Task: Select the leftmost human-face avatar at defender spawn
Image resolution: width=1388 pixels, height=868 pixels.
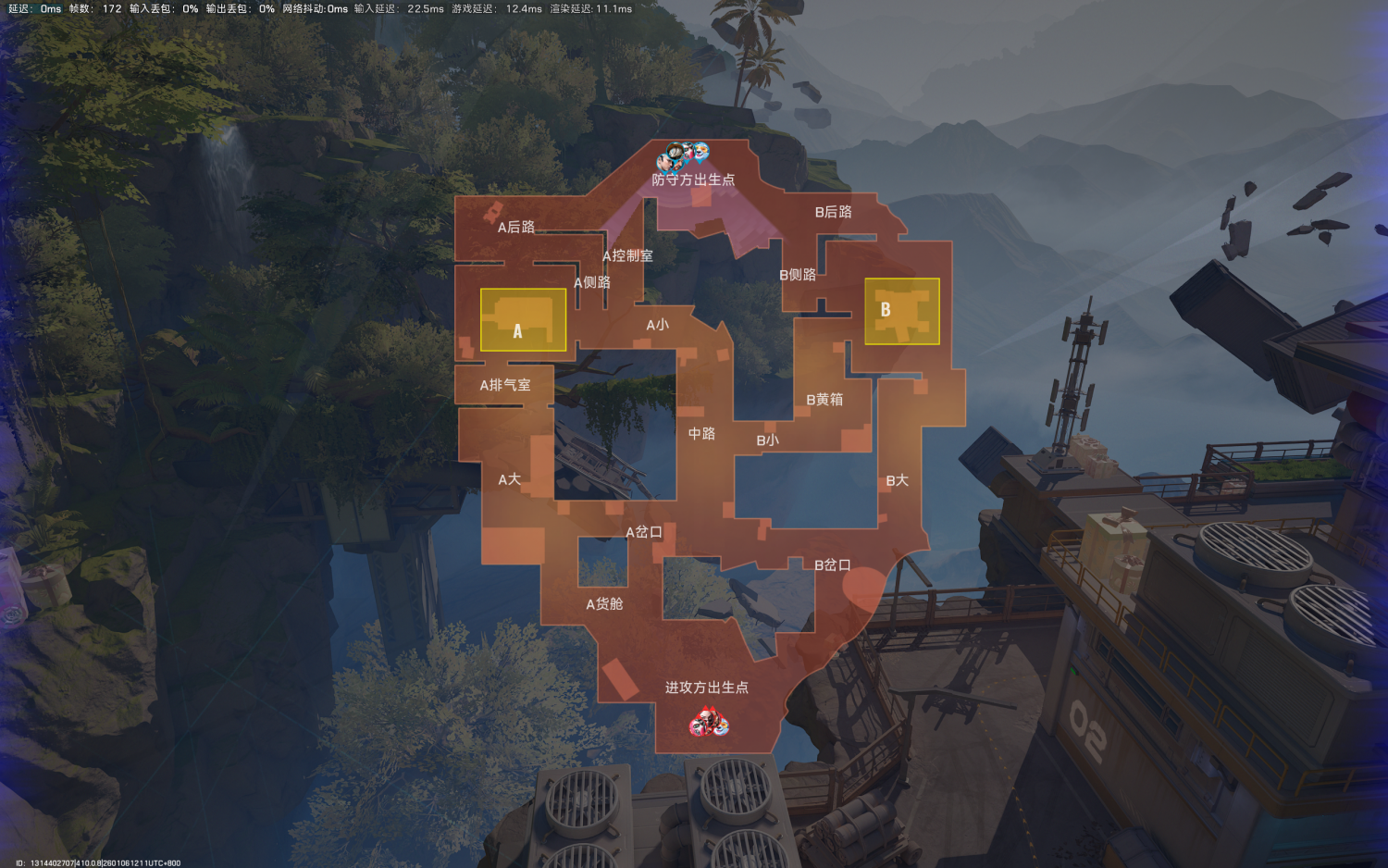Action: click(x=663, y=162)
